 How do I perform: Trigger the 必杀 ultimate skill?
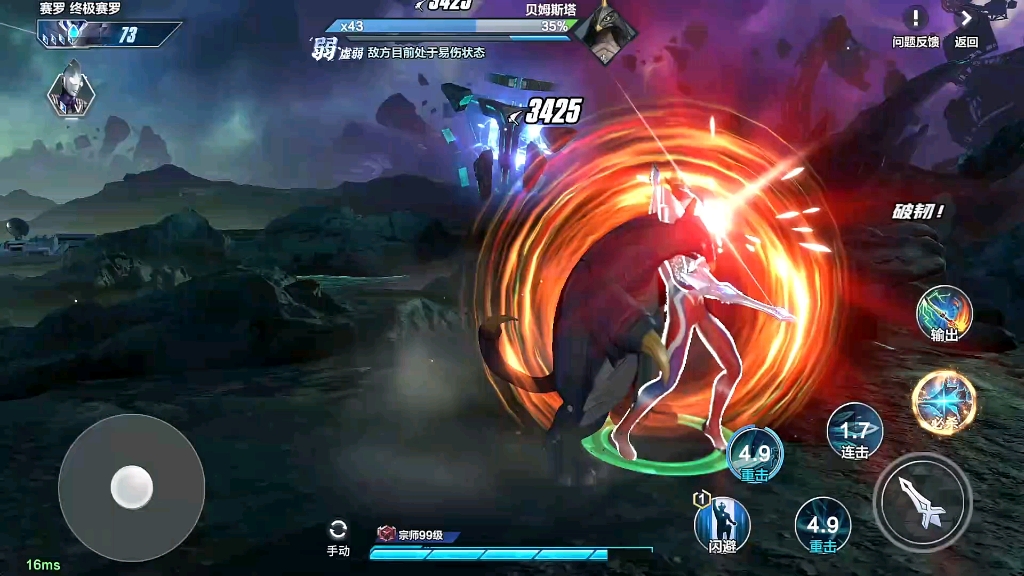(943, 398)
